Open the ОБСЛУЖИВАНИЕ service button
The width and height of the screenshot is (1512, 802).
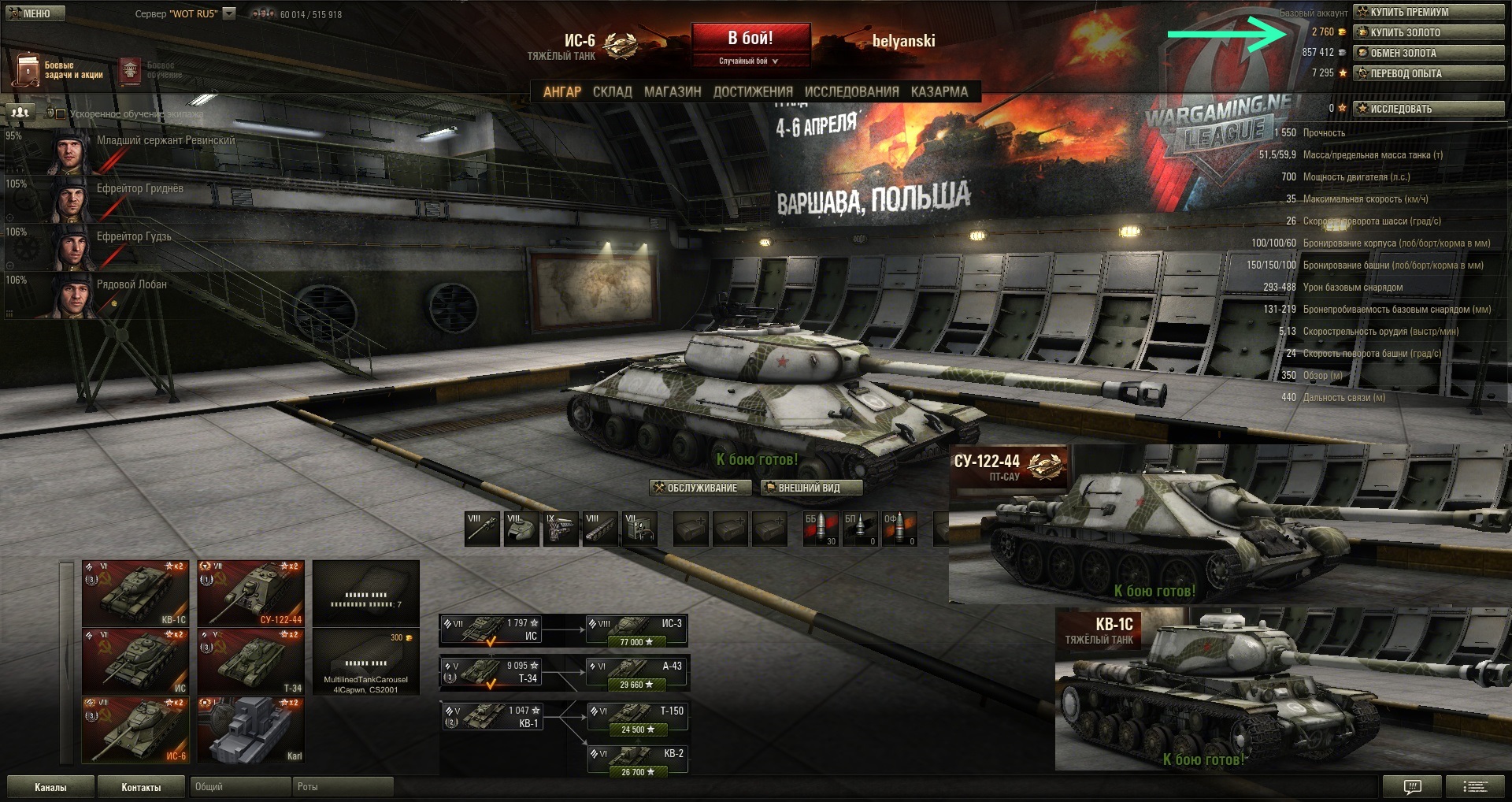click(x=695, y=488)
